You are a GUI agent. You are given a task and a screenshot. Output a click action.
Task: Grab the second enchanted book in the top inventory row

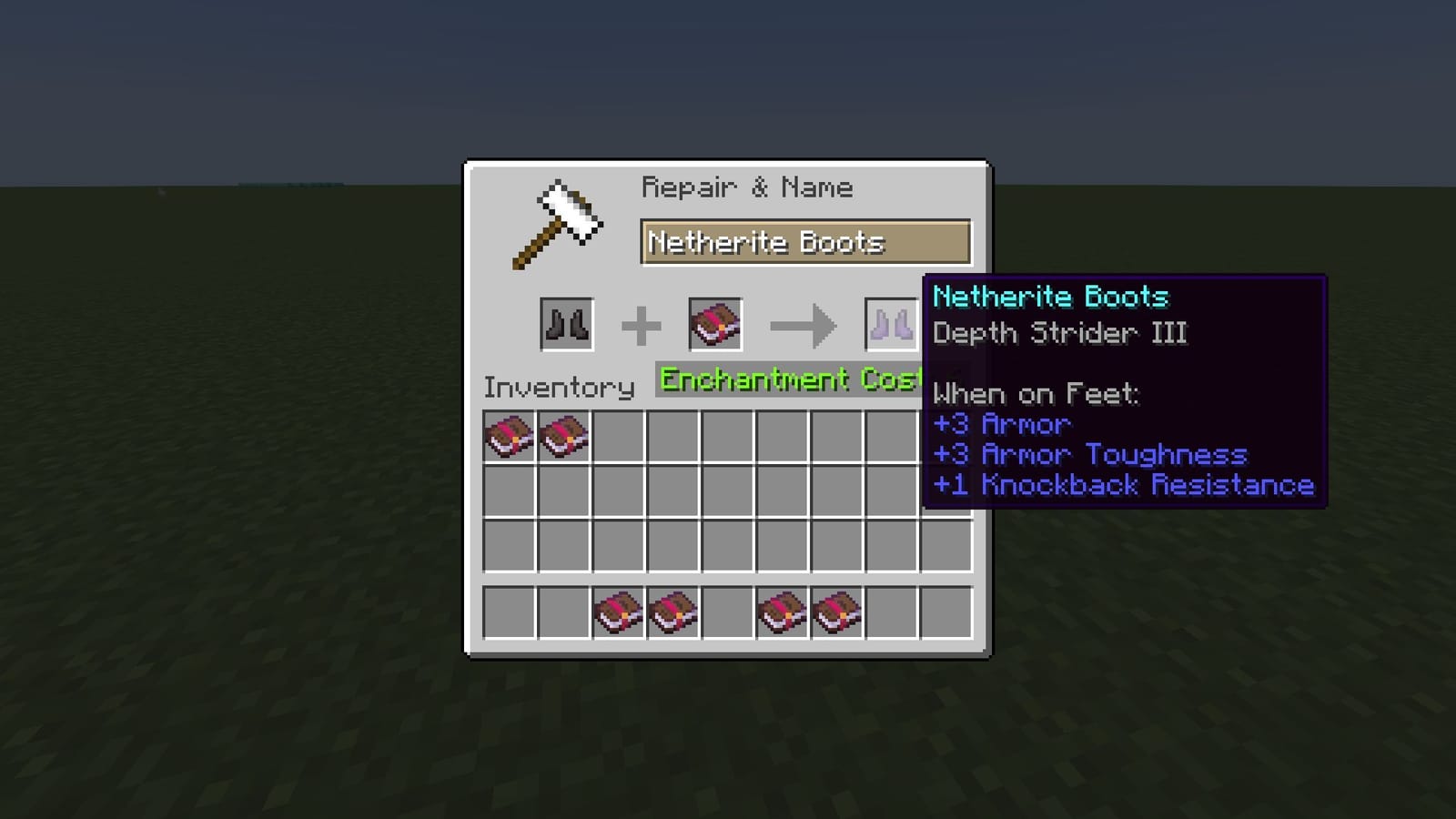[562, 437]
